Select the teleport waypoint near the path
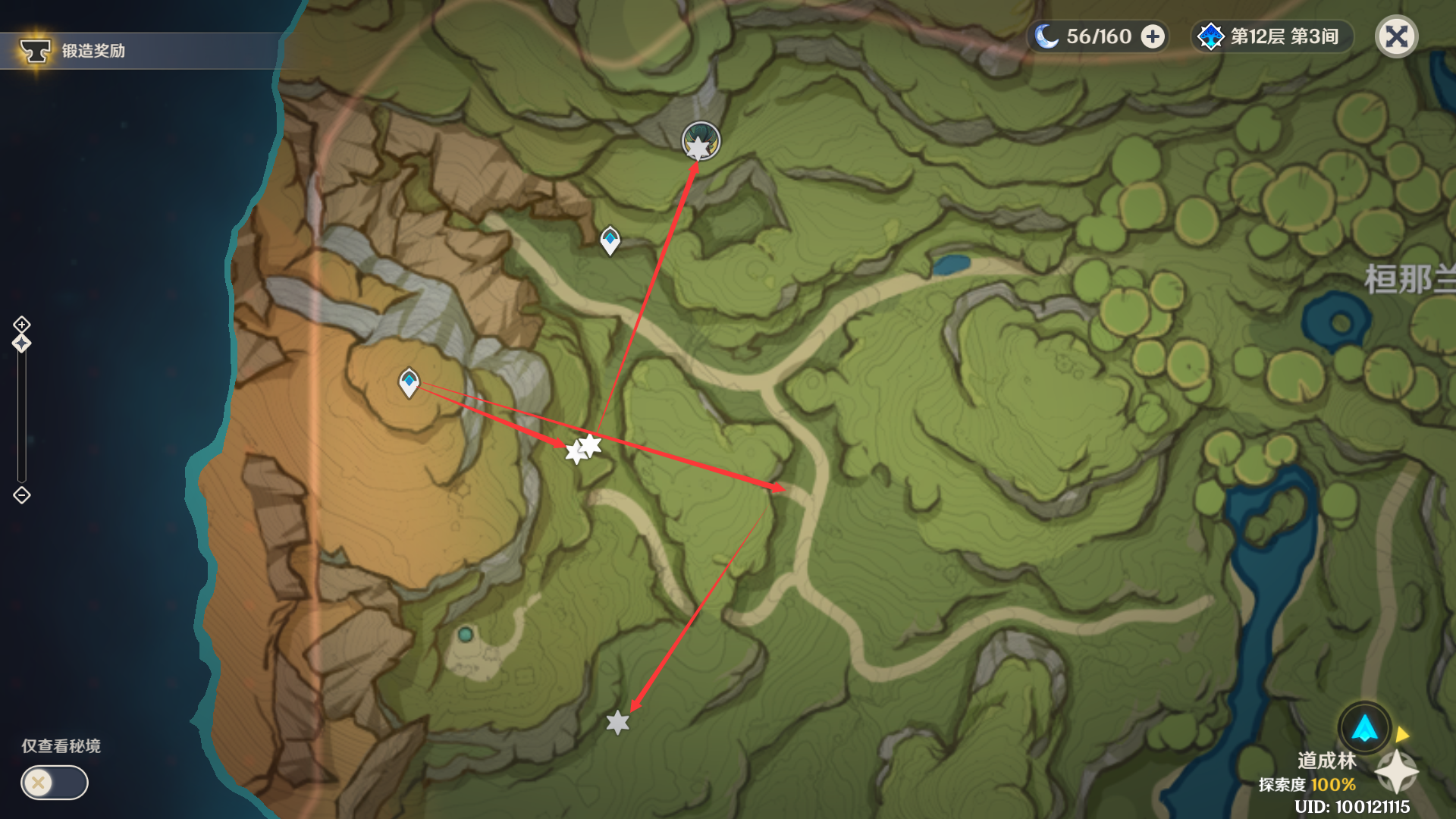The height and width of the screenshot is (819, 1456). [610, 240]
